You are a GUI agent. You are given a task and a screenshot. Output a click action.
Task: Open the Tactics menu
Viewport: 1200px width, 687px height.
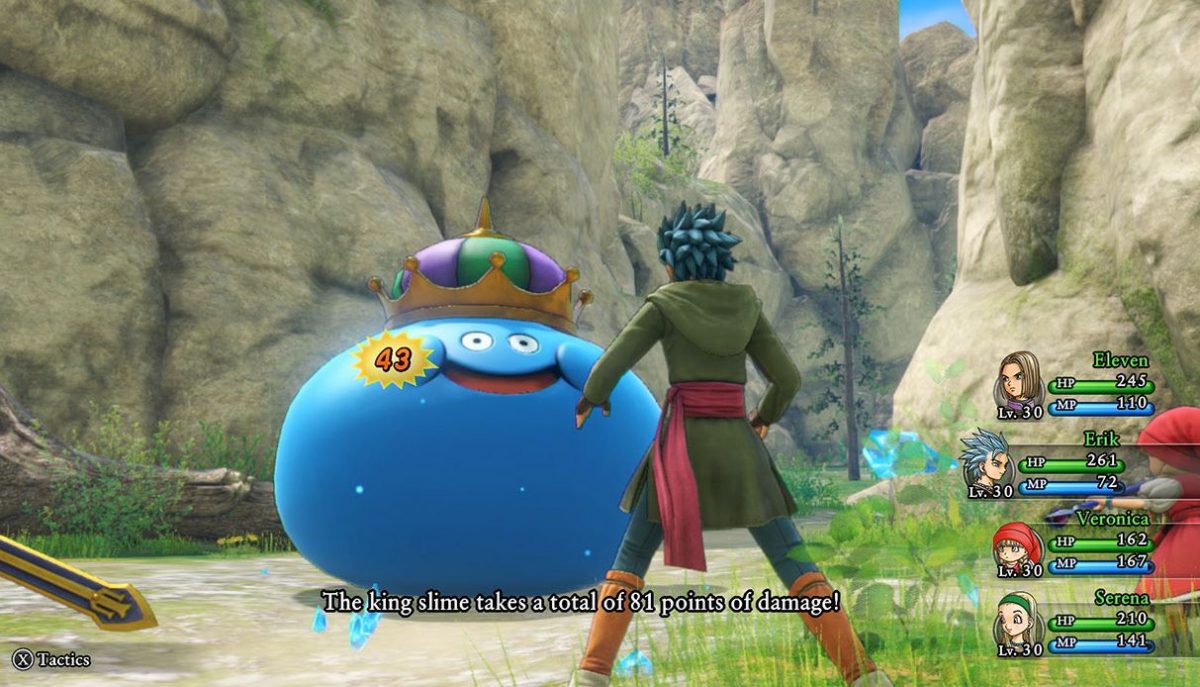pos(52,659)
